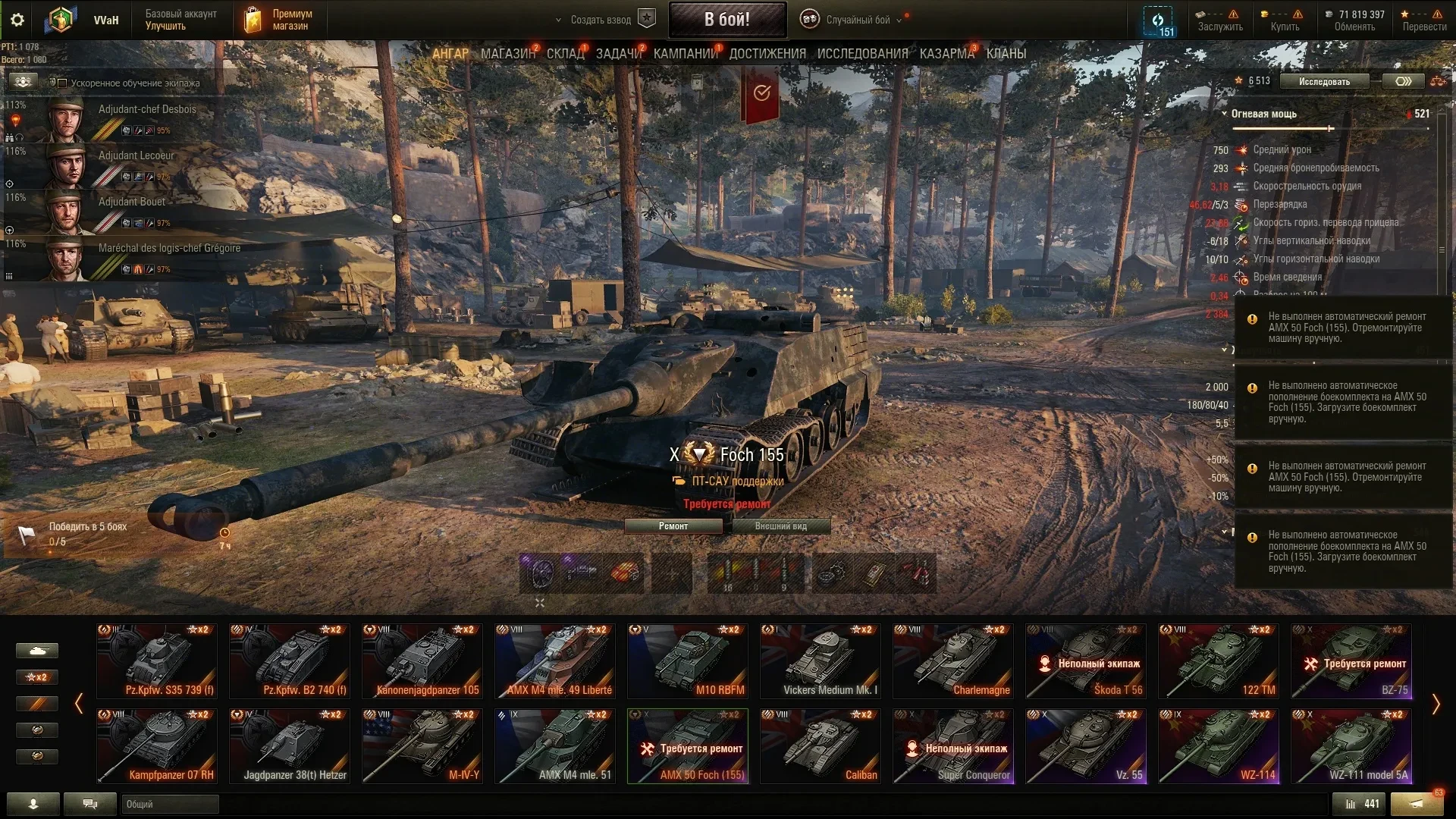
Task: Show next tanks with right carousel arrow
Action: coord(1436,704)
